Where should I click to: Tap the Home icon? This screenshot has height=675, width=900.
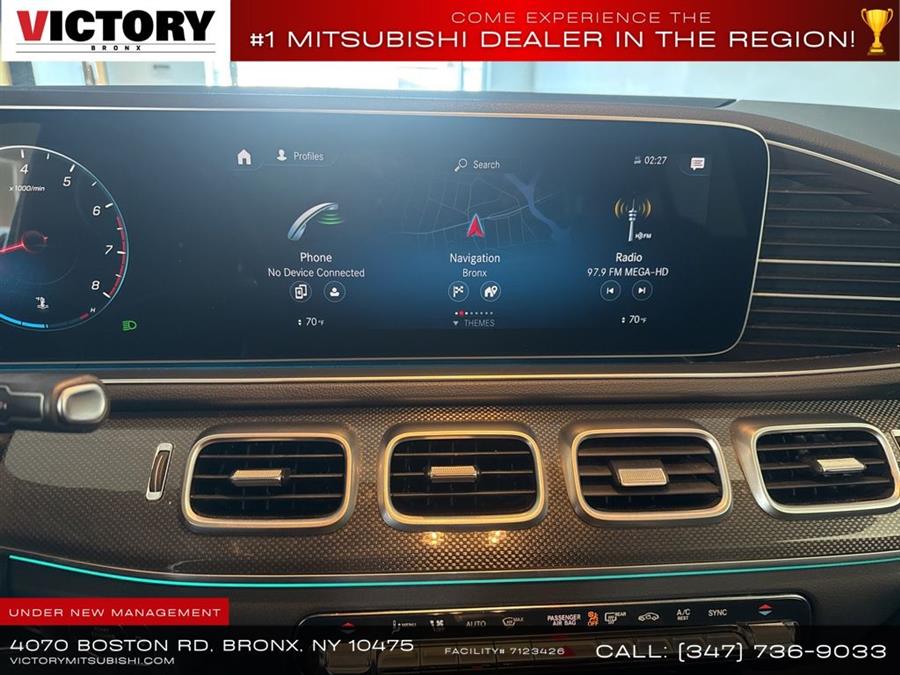pyautogui.click(x=244, y=157)
